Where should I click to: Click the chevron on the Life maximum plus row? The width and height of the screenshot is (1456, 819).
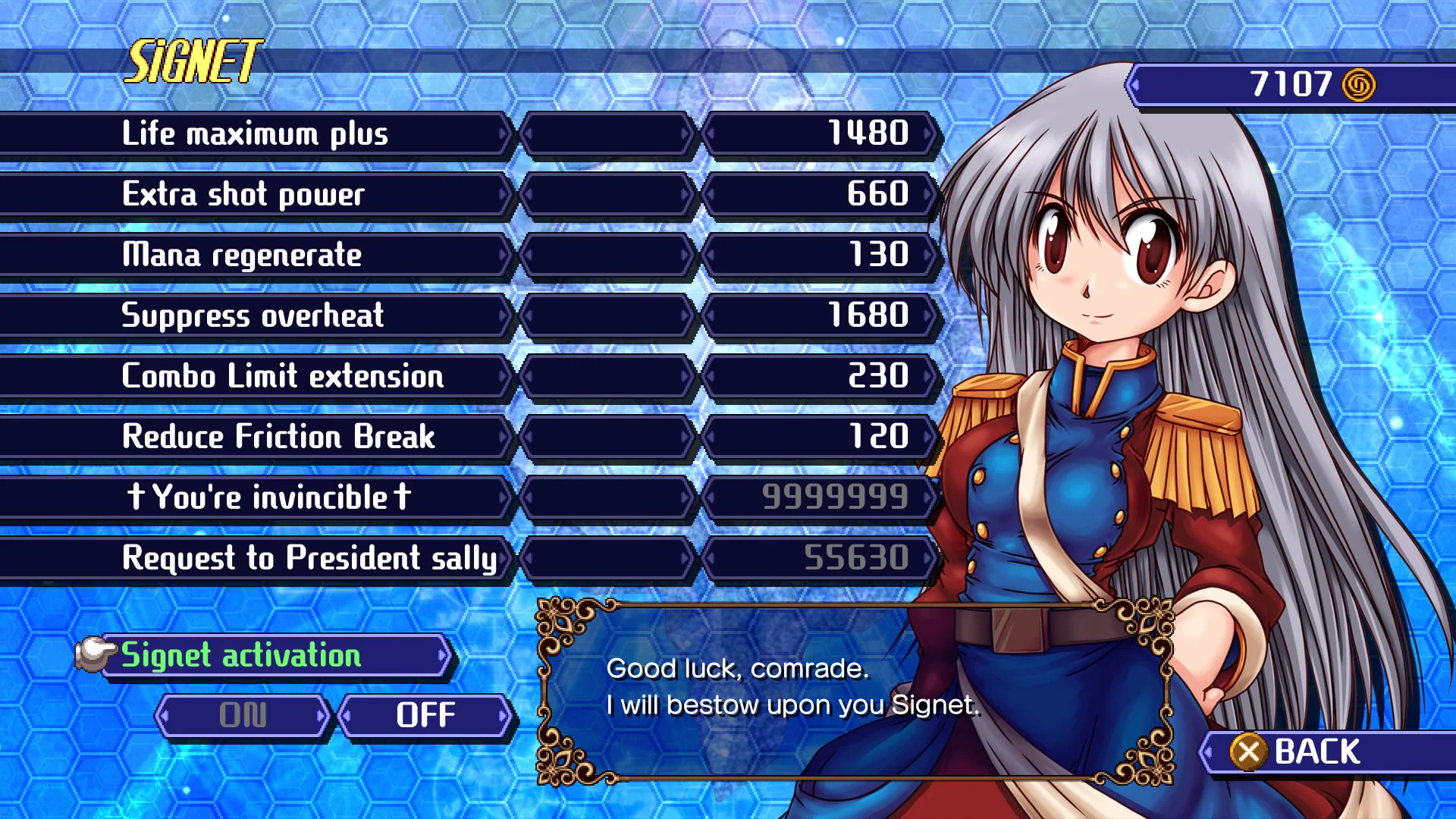click(504, 134)
